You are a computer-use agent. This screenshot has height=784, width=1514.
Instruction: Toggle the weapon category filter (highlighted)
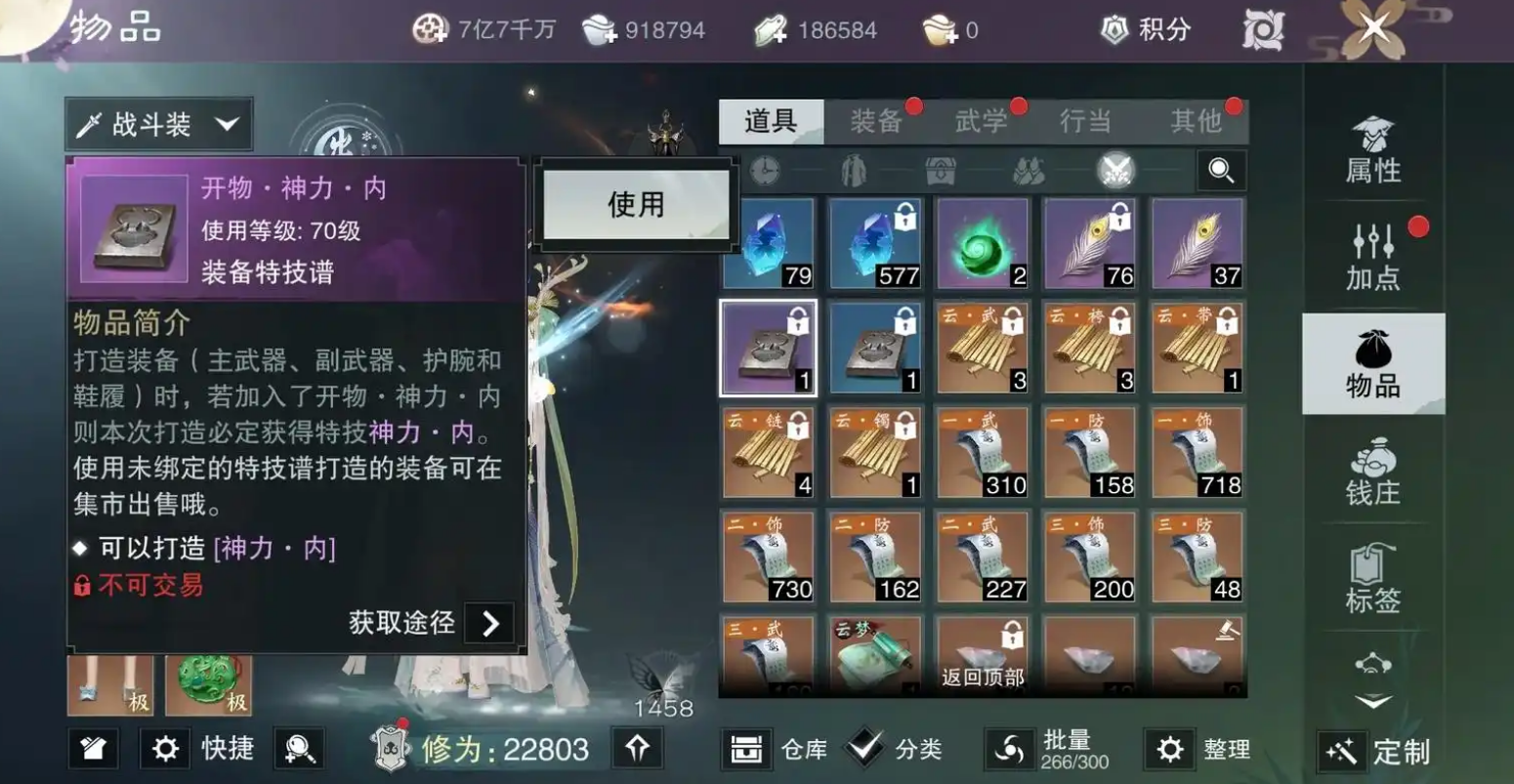tap(1114, 170)
